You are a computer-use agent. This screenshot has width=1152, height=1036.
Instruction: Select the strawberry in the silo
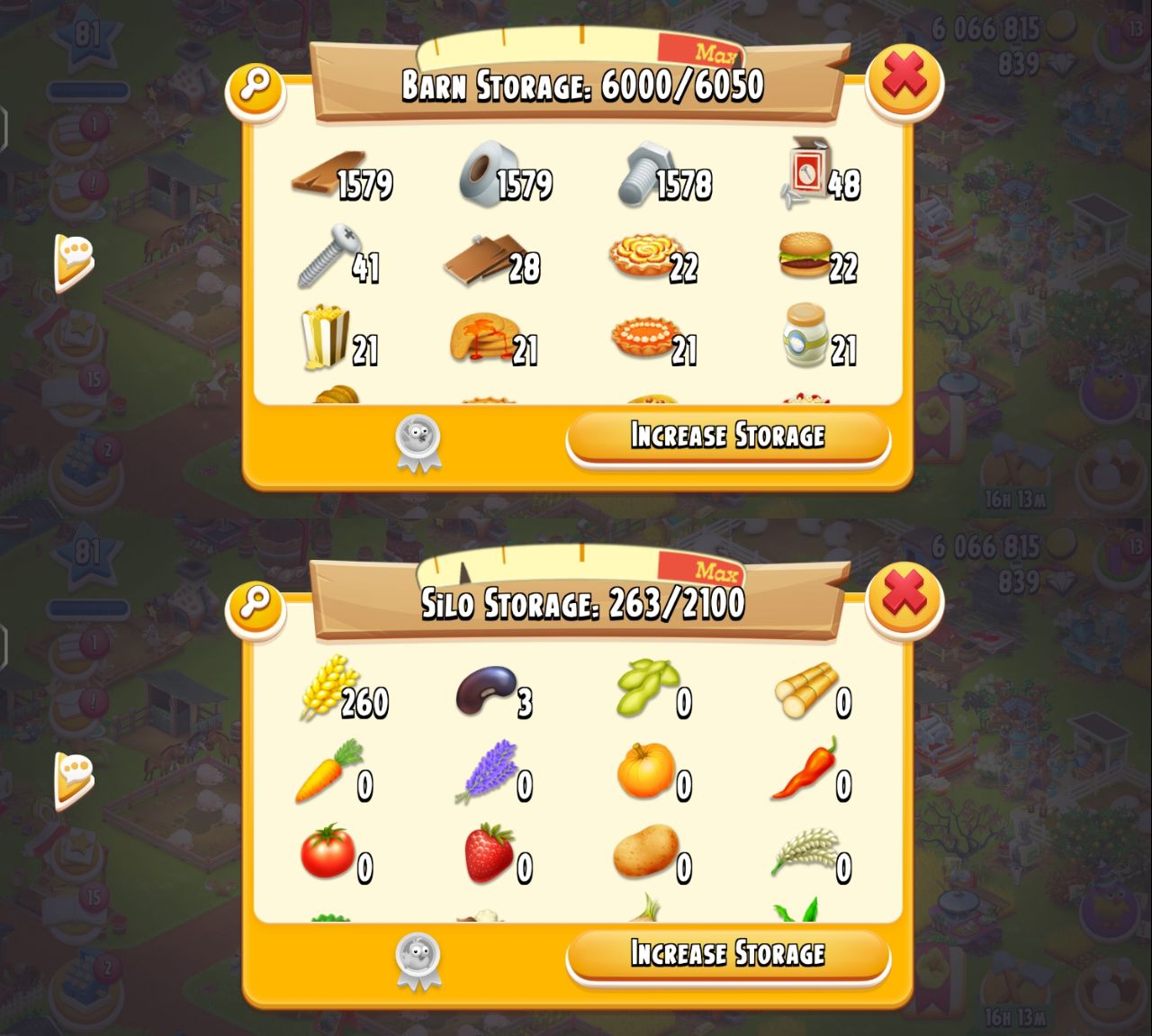pos(489,853)
